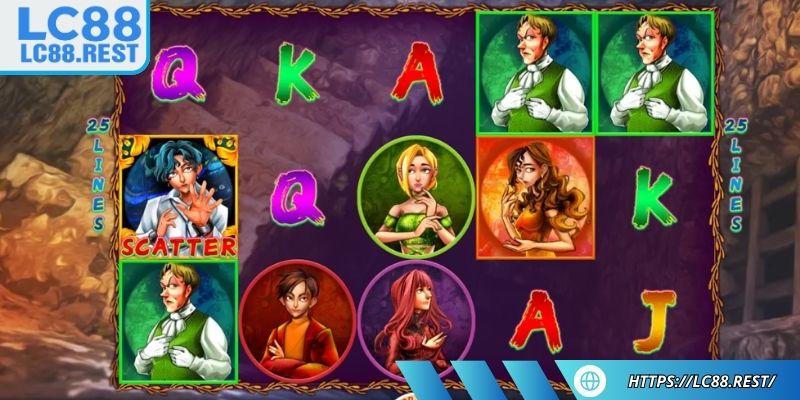Image resolution: width=800 pixels, height=400 pixels.
Task: Choose the blonde woman in green symbol
Action: [x=416, y=196]
